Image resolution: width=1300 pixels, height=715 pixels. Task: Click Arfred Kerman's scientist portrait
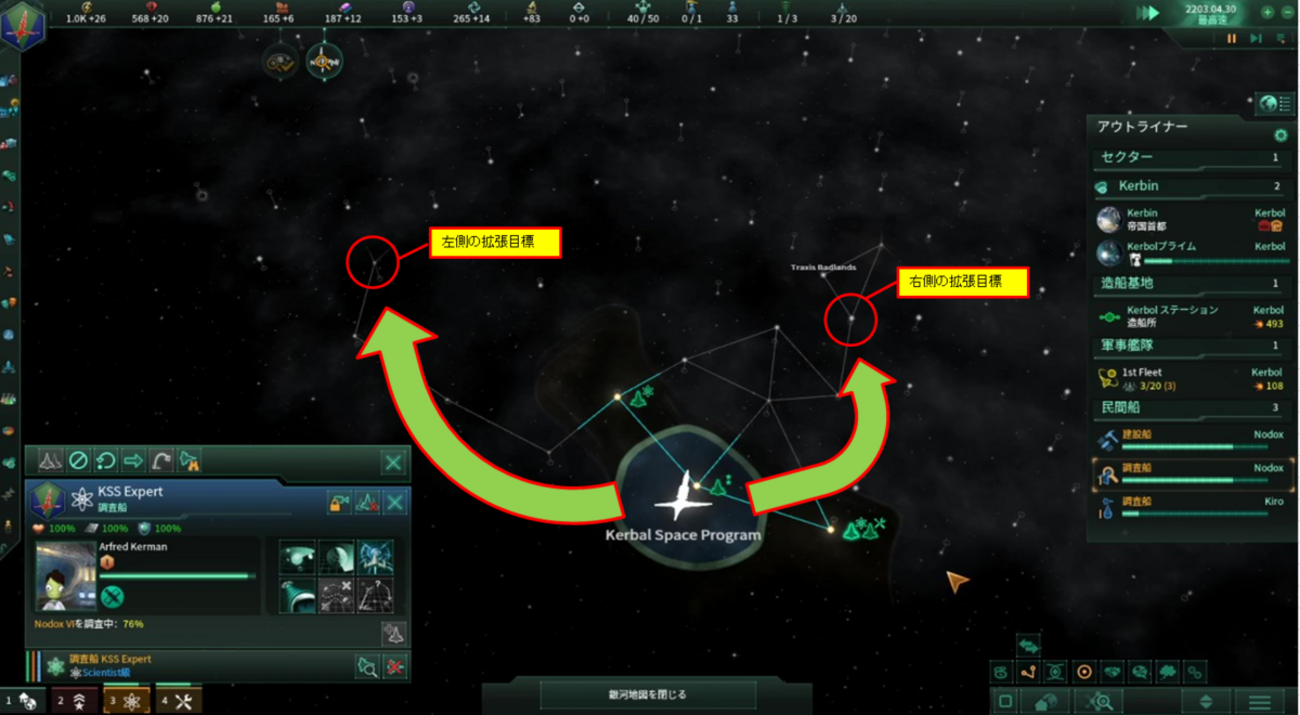click(66, 577)
